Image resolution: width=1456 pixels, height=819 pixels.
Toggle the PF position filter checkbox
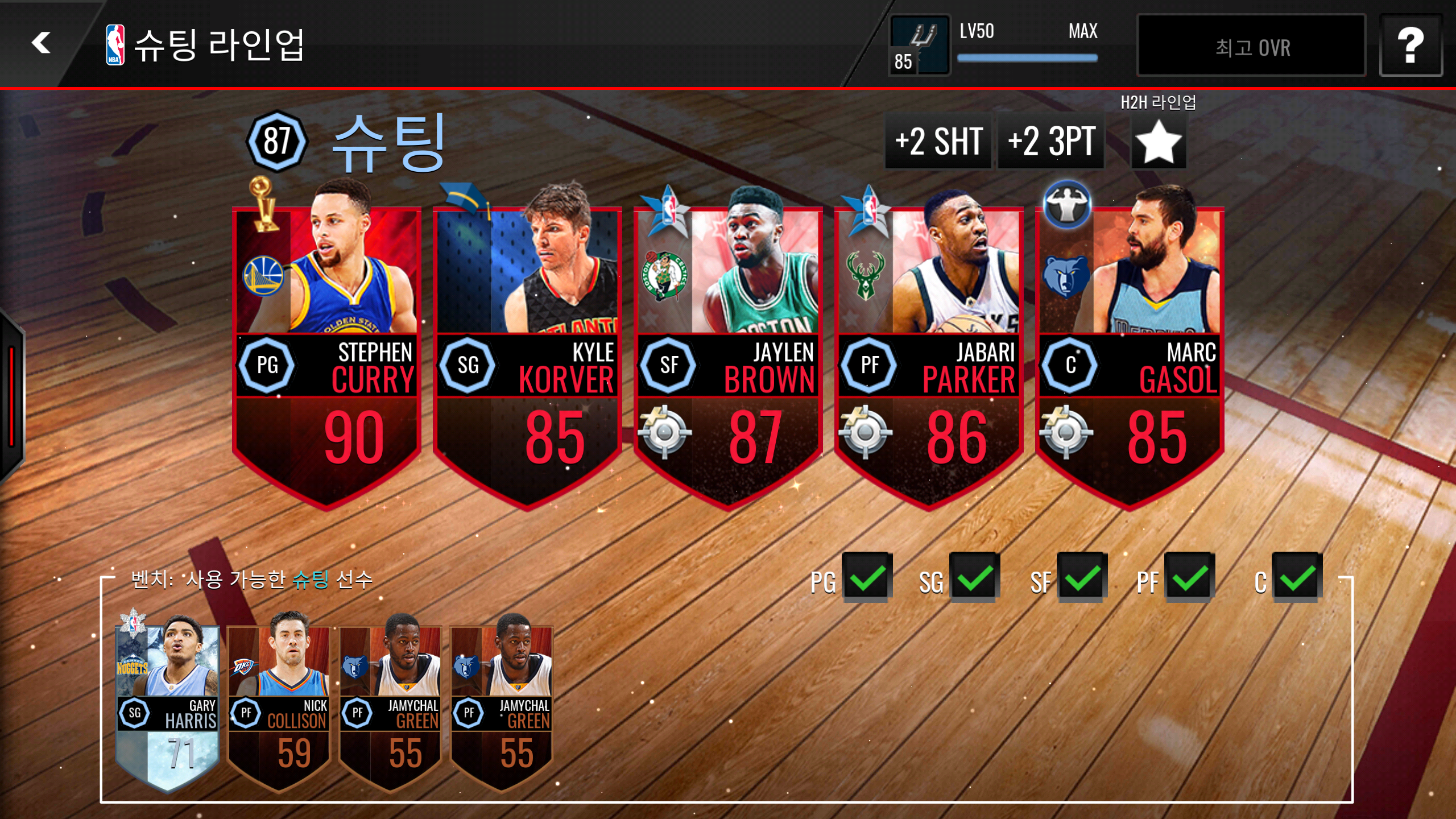(1189, 577)
